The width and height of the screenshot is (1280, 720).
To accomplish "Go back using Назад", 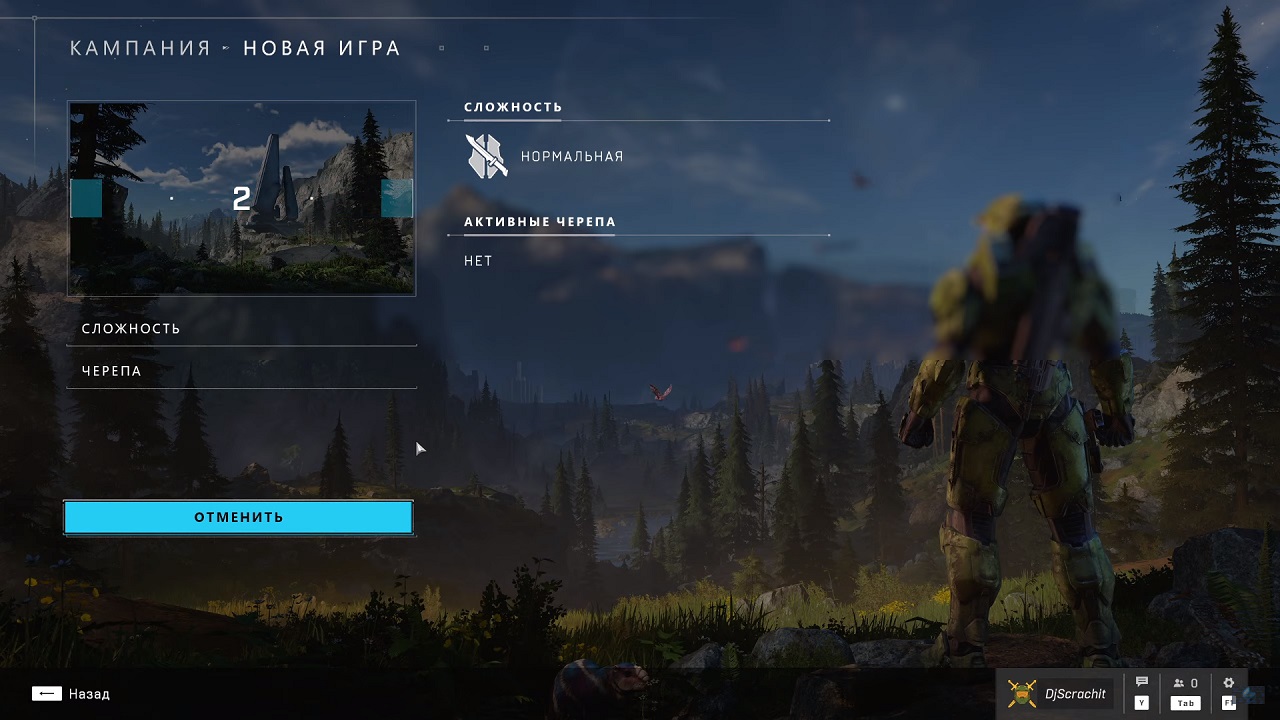I will (x=71, y=694).
